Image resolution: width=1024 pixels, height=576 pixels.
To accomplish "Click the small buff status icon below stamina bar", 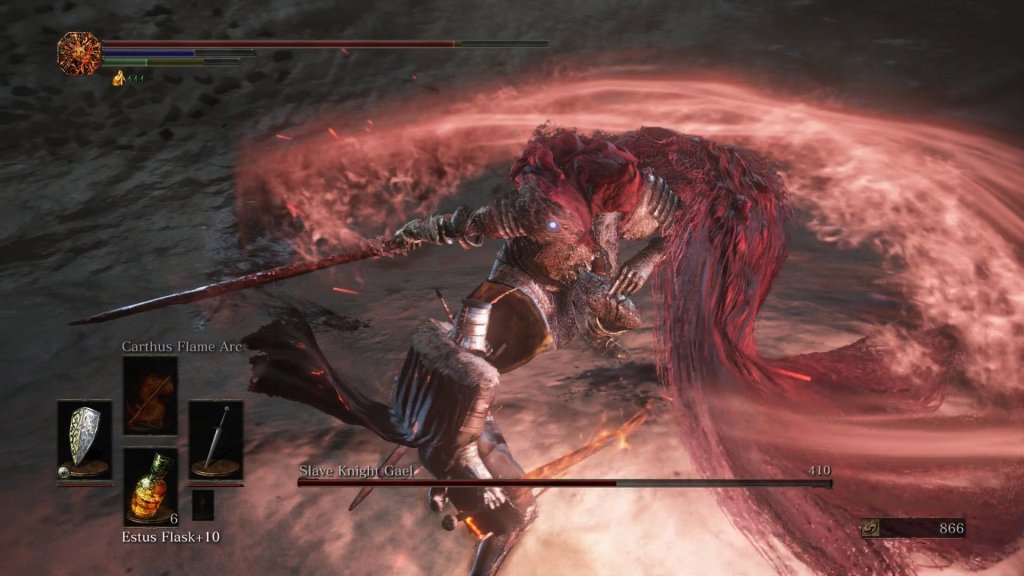I will pyautogui.click(x=118, y=78).
